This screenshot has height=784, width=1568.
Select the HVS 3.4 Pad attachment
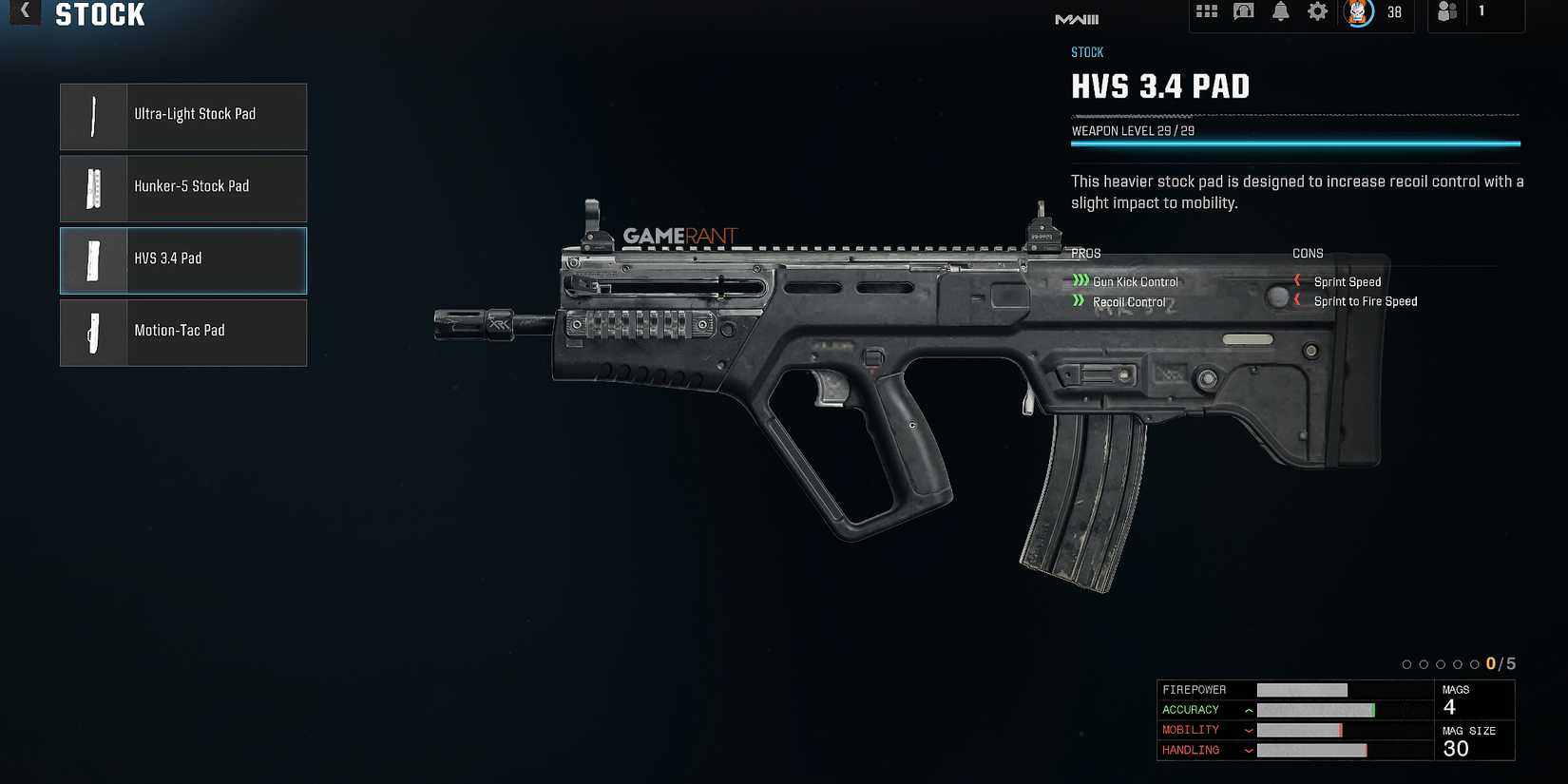click(183, 260)
